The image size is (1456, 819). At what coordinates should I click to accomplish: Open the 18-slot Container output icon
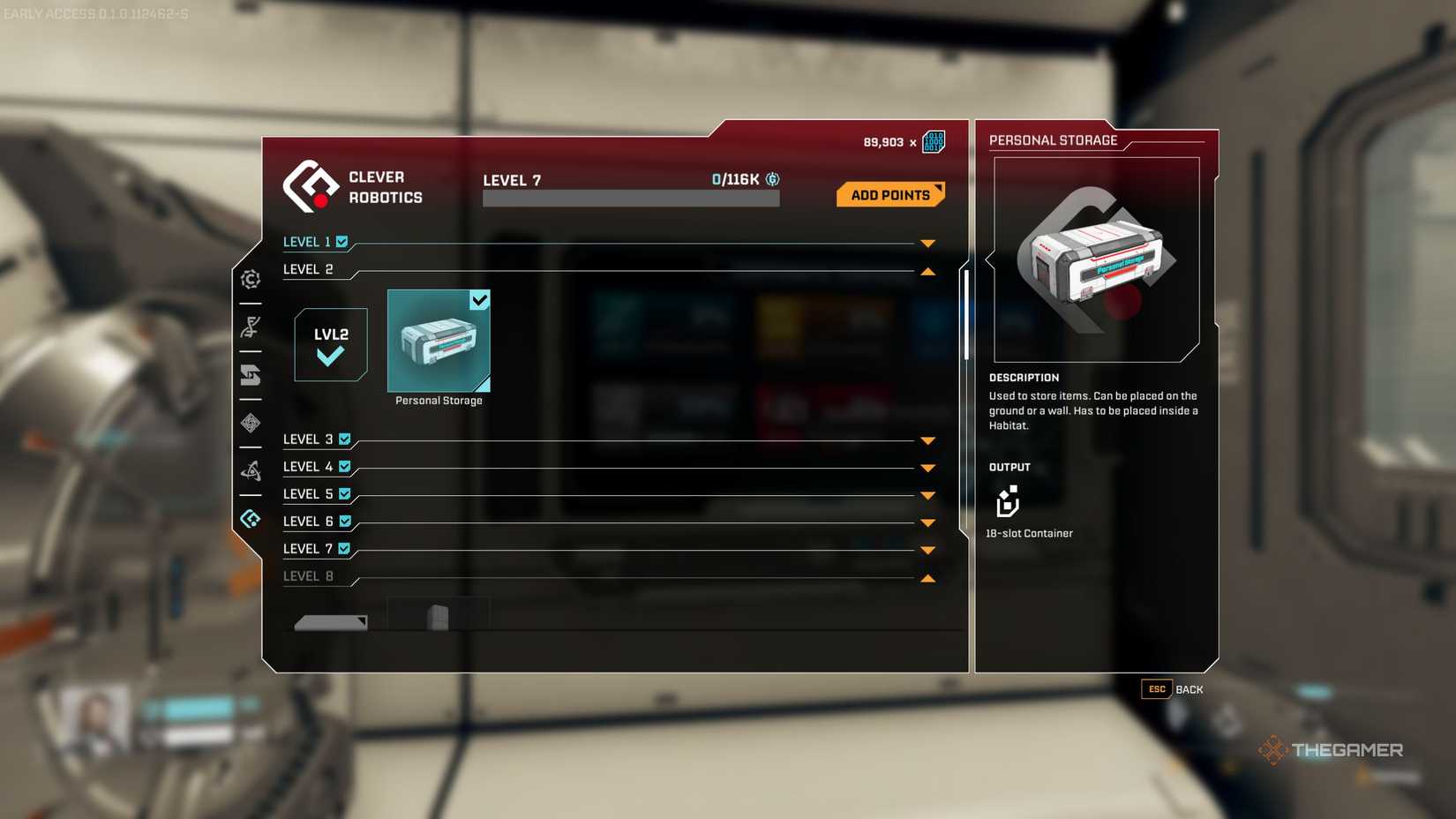click(1009, 503)
